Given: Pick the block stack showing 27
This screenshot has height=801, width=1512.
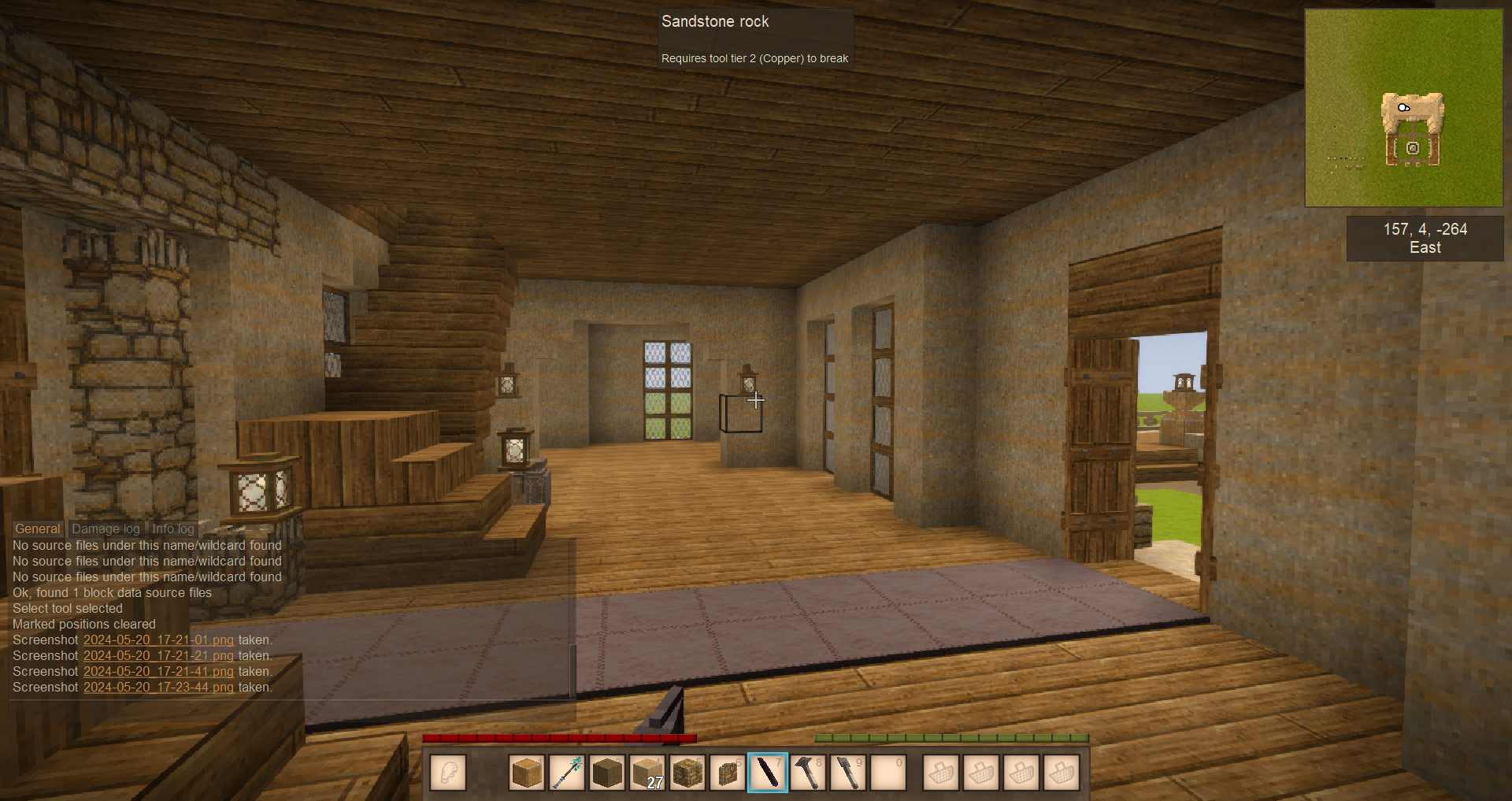Looking at the screenshot, I should coord(647,773).
